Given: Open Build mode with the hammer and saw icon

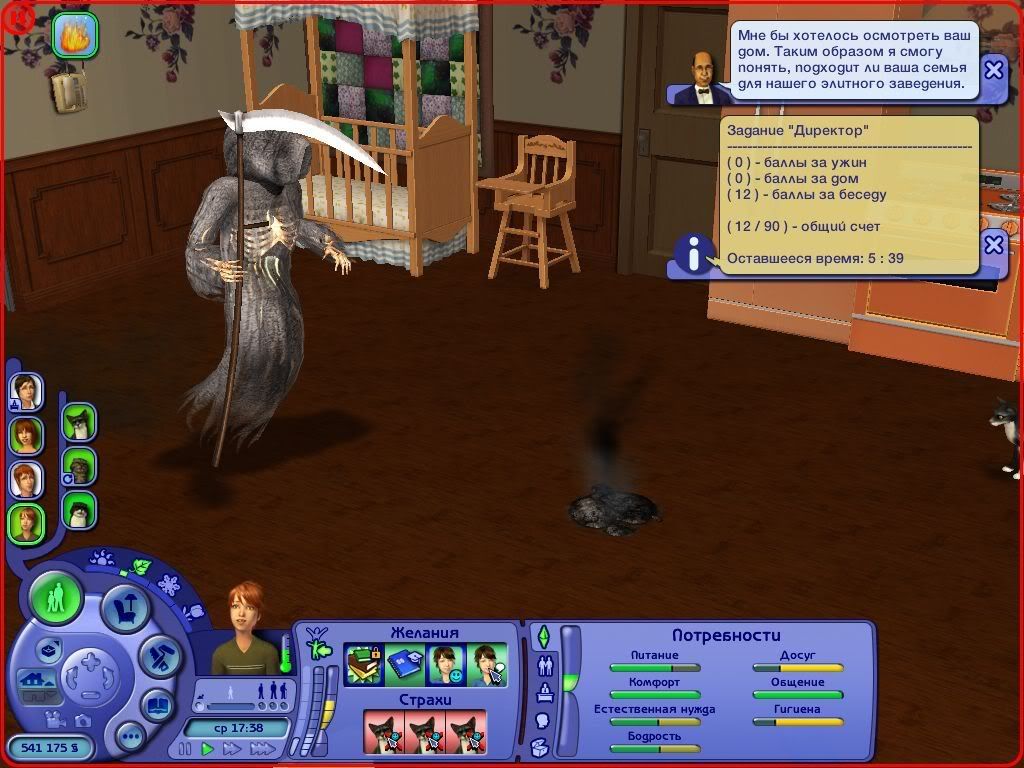Looking at the screenshot, I should (158, 654).
